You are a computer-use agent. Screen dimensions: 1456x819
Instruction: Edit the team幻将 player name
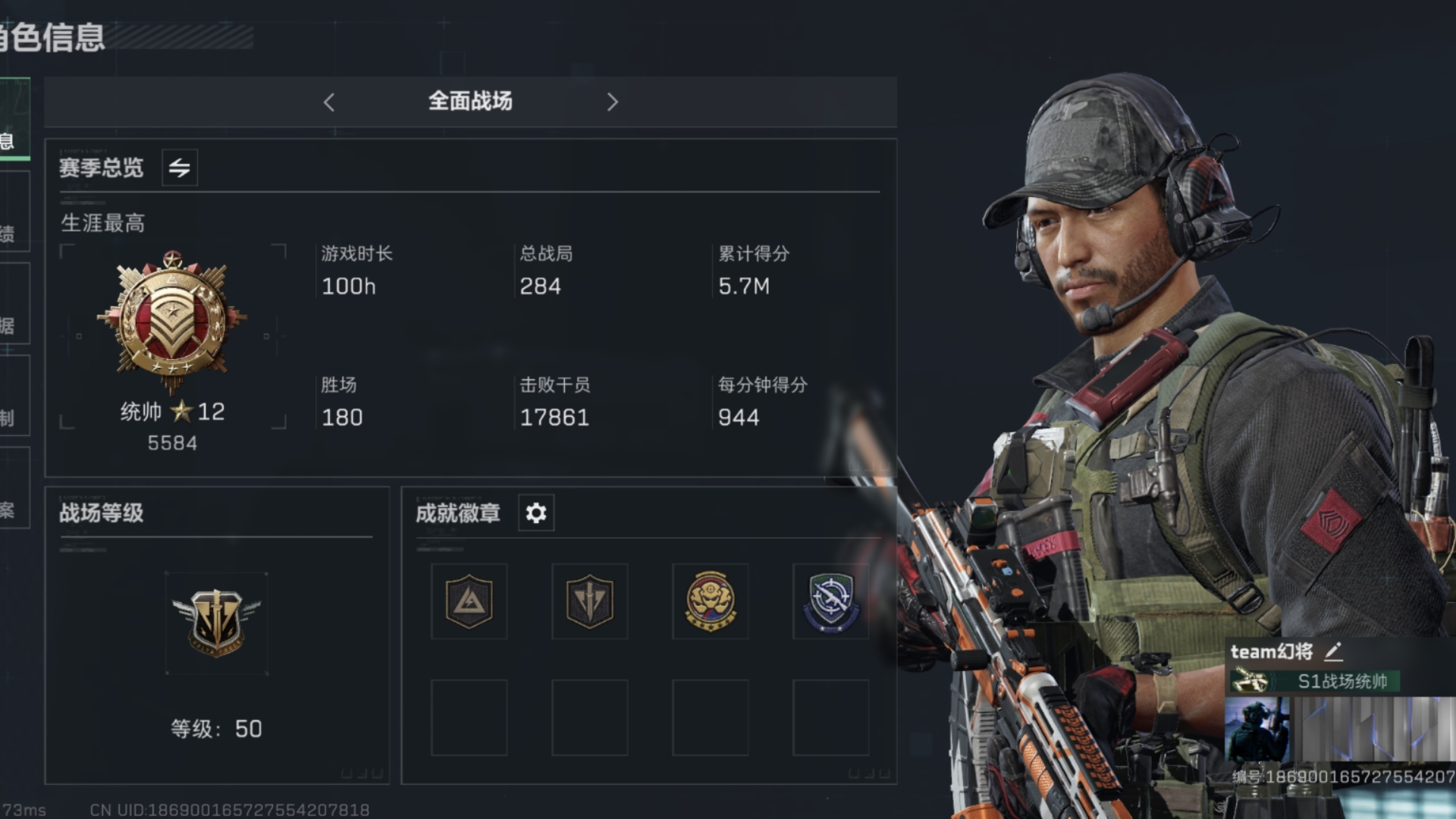tap(1334, 651)
